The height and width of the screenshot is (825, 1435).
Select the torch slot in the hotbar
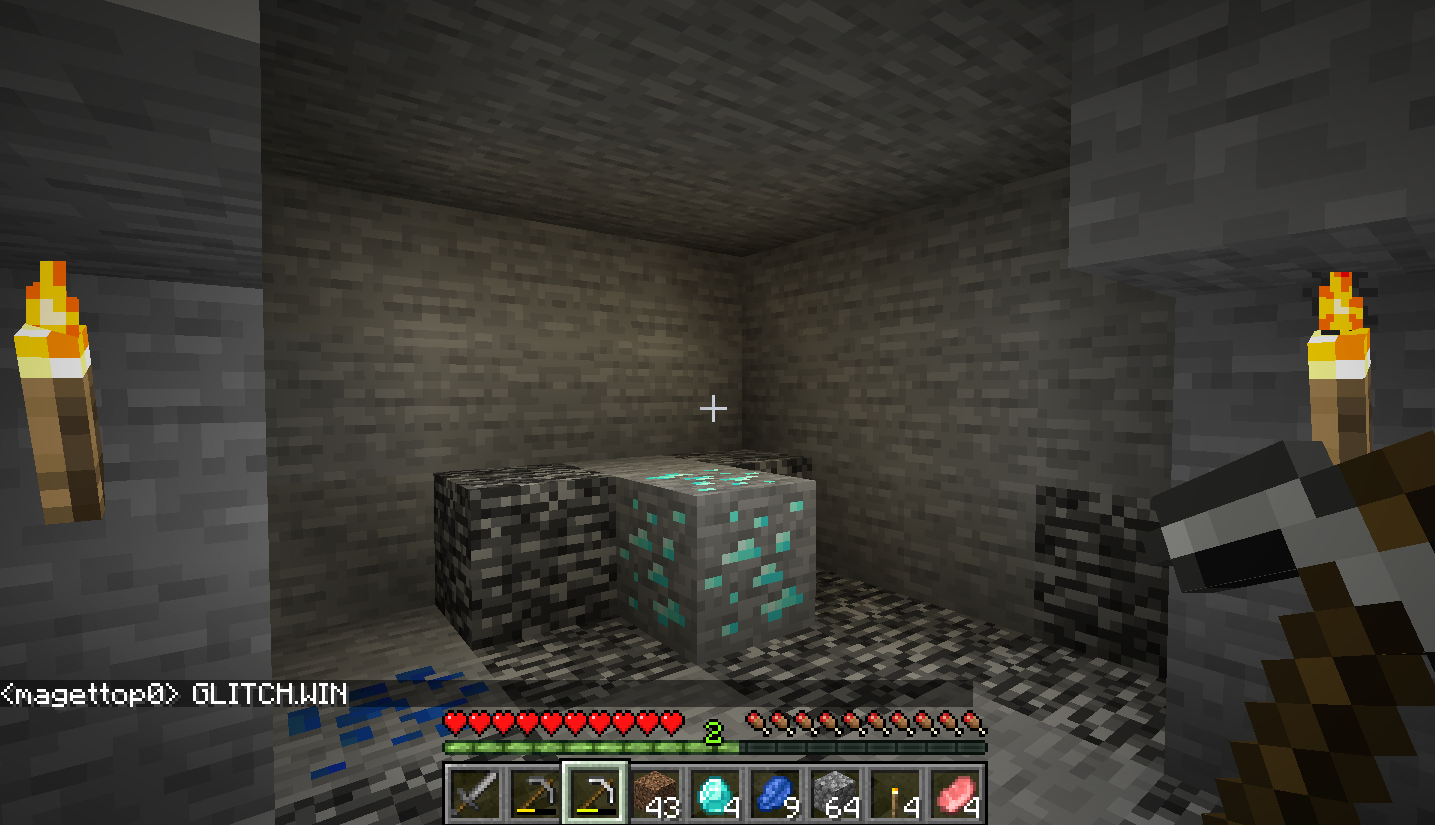(x=895, y=795)
